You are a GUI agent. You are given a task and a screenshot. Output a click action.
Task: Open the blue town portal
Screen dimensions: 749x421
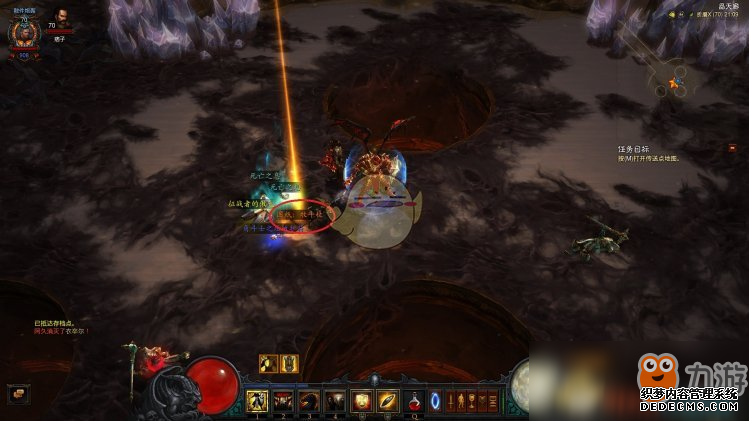click(435, 401)
